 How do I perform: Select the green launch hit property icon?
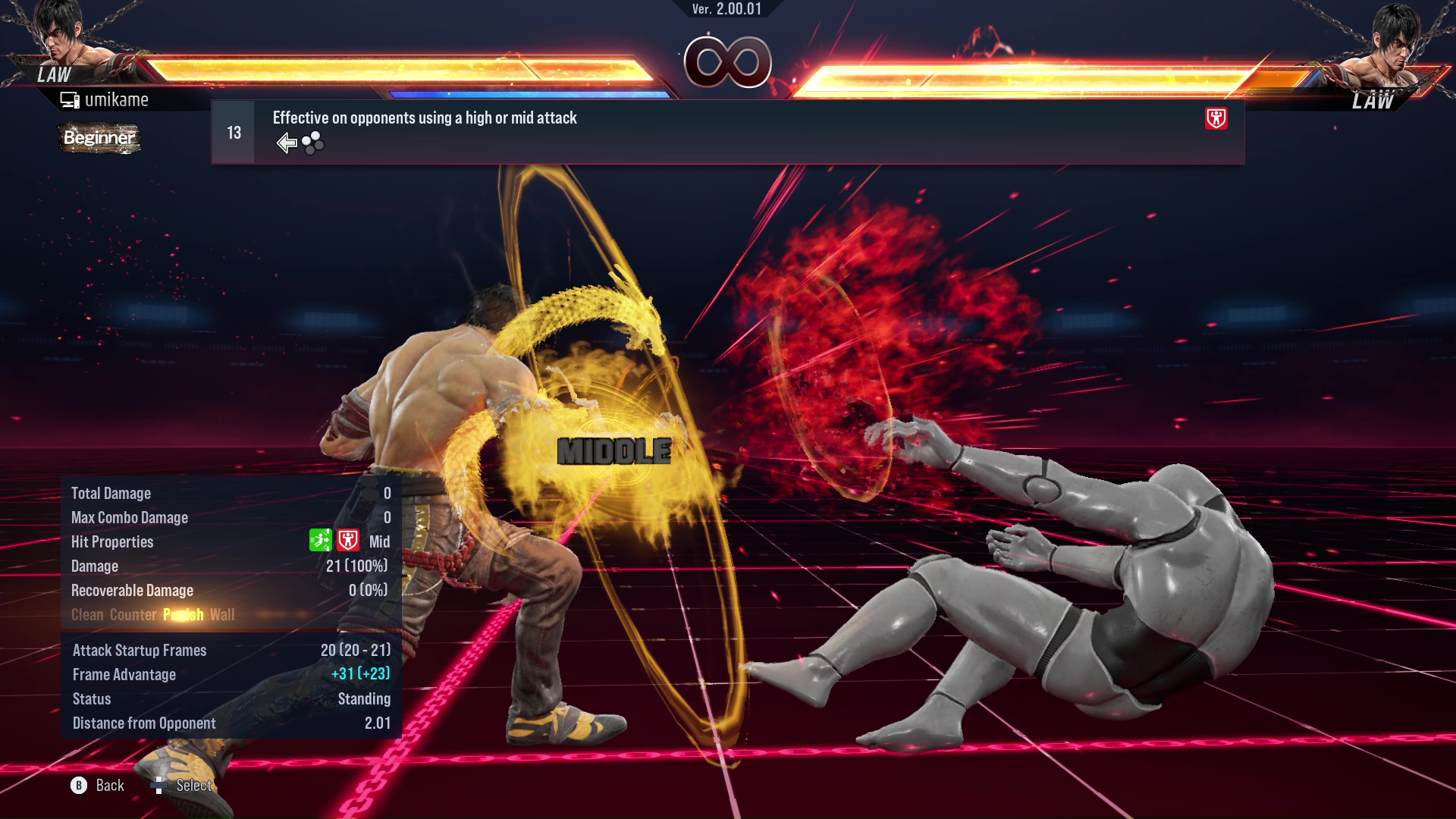[x=320, y=541]
